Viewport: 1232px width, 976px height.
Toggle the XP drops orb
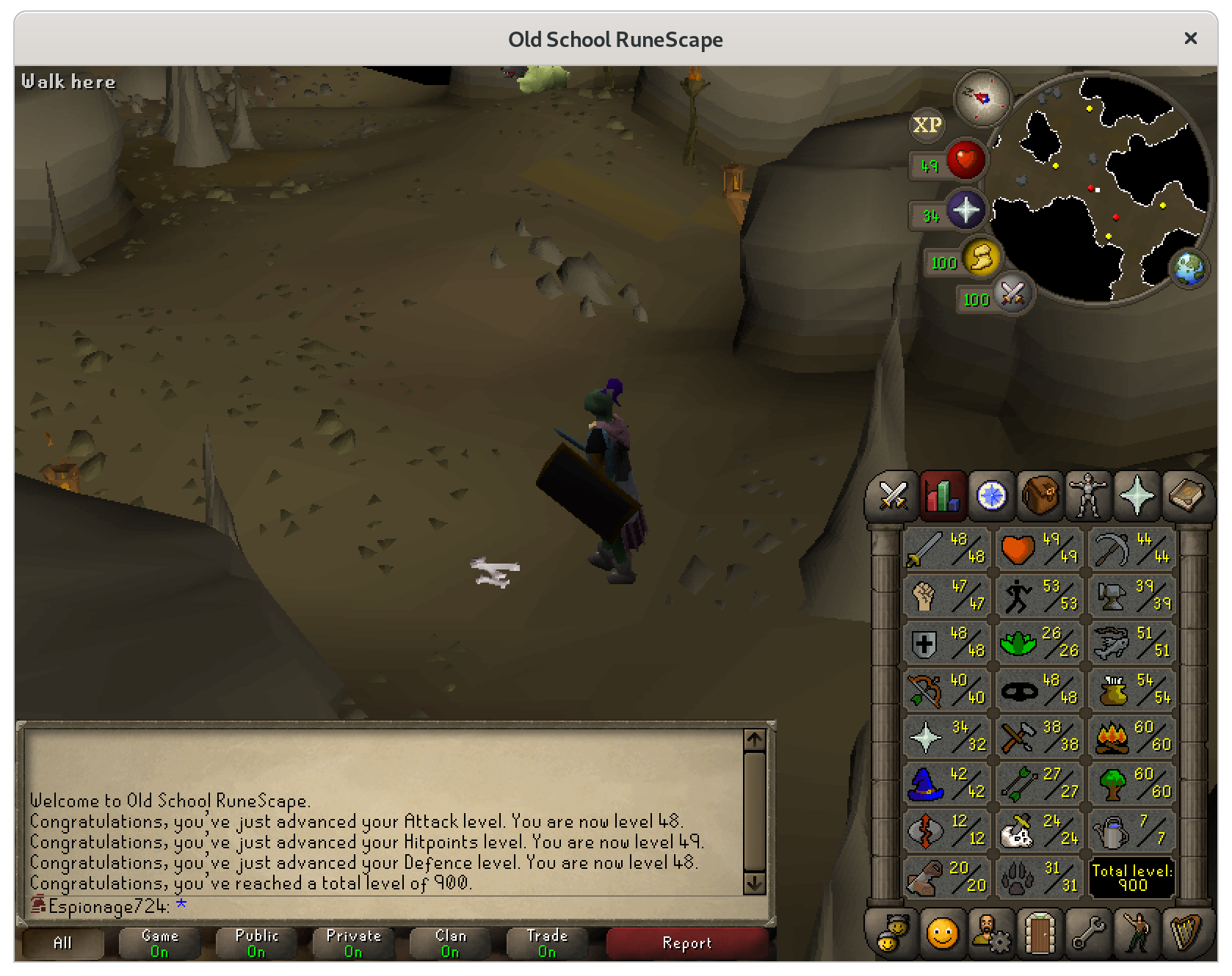[x=927, y=125]
